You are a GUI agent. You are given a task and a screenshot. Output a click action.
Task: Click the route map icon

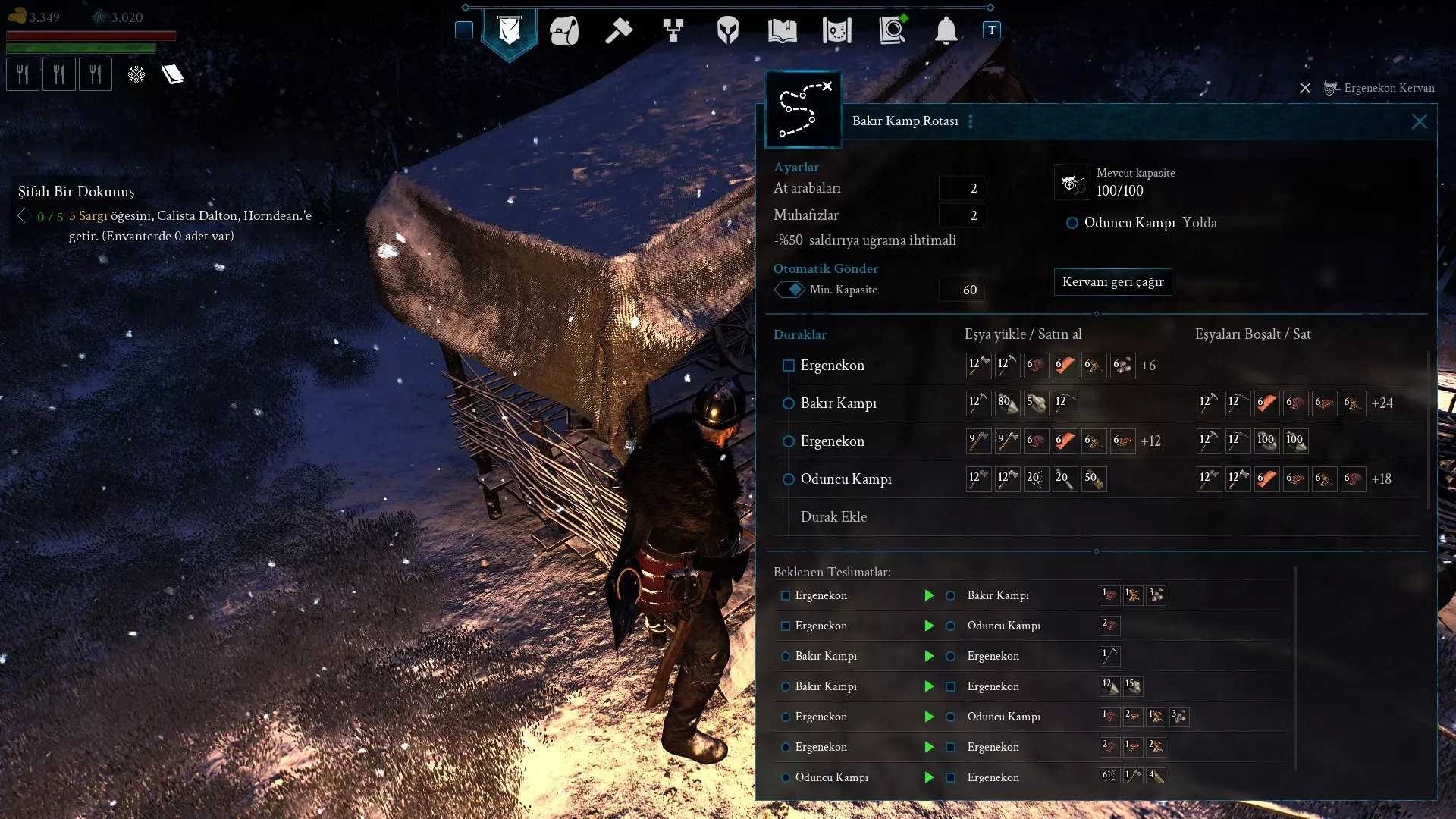coord(803,110)
